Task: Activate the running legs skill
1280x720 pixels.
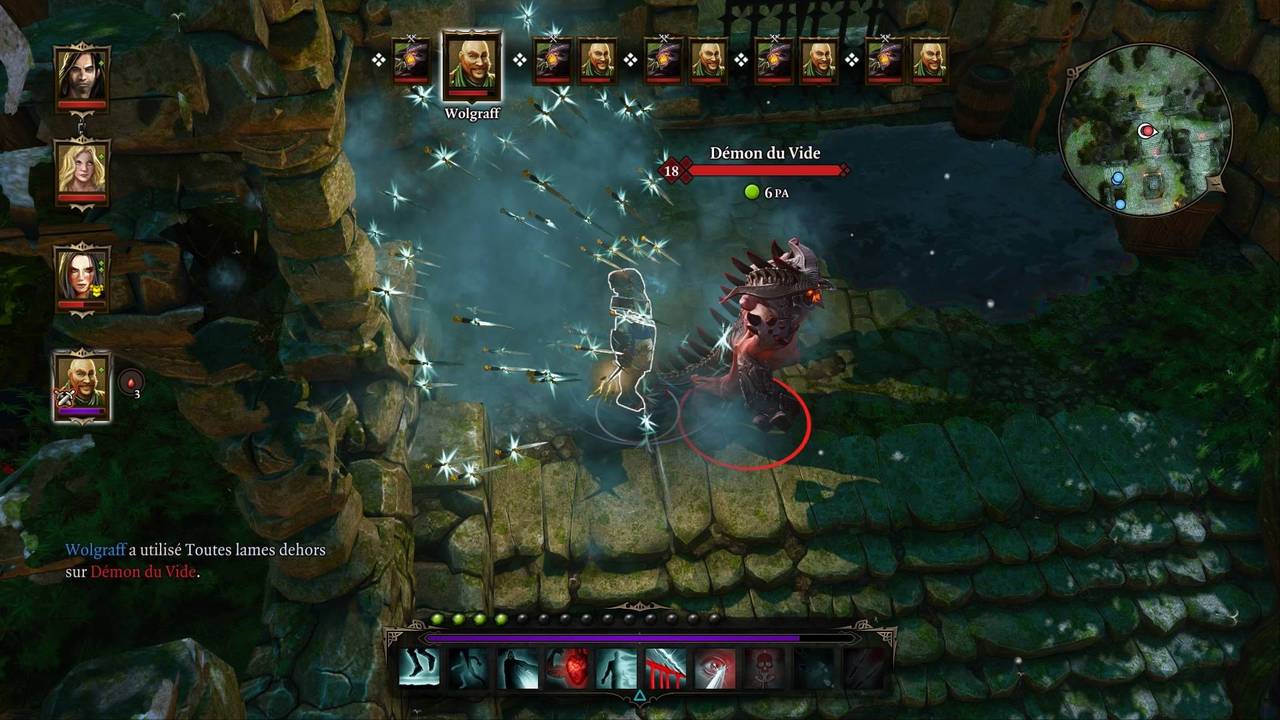Action: tap(420, 668)
